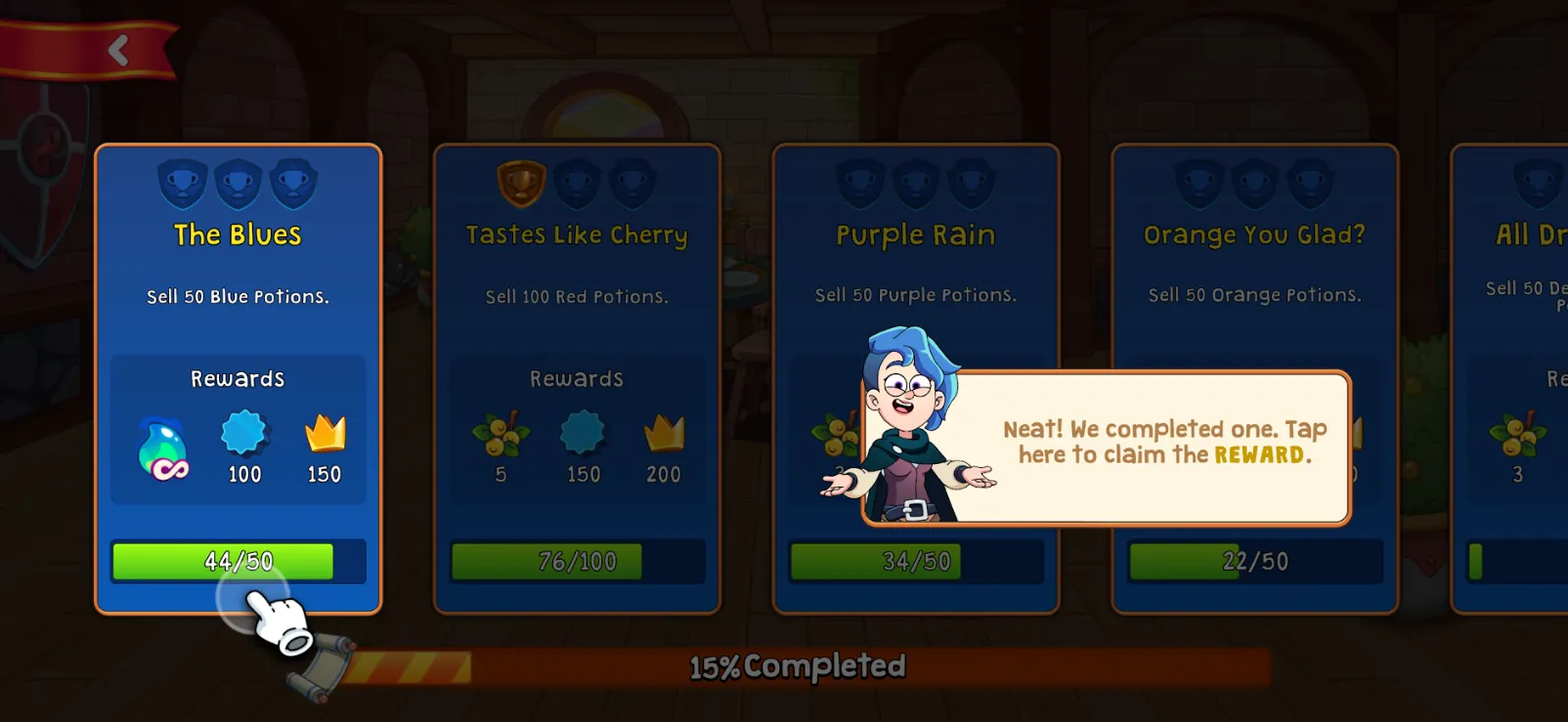
Task: Select the blue potion reward icon on The Blues
Action: 162,446
